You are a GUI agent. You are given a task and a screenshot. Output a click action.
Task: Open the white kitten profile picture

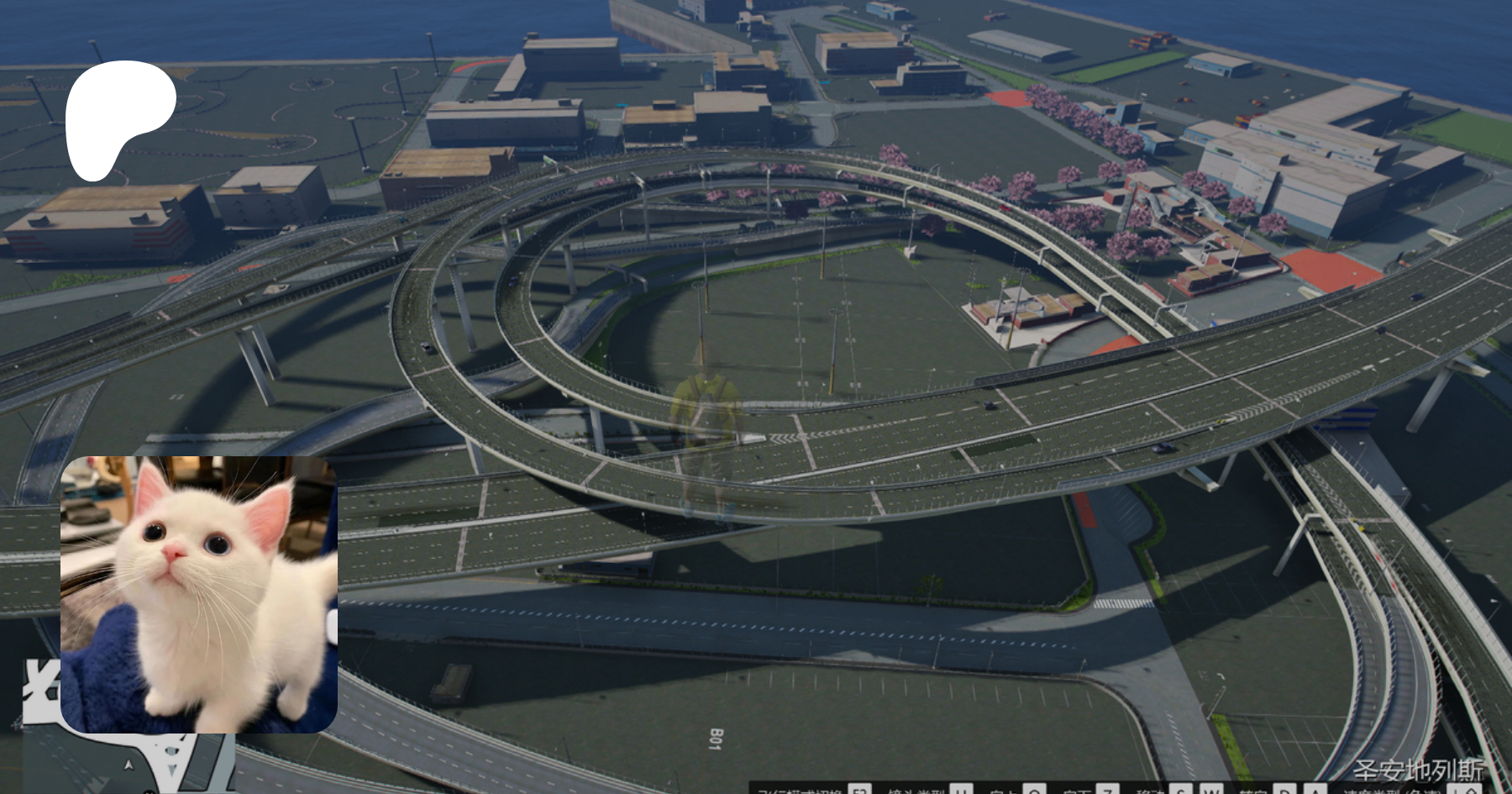199,594
